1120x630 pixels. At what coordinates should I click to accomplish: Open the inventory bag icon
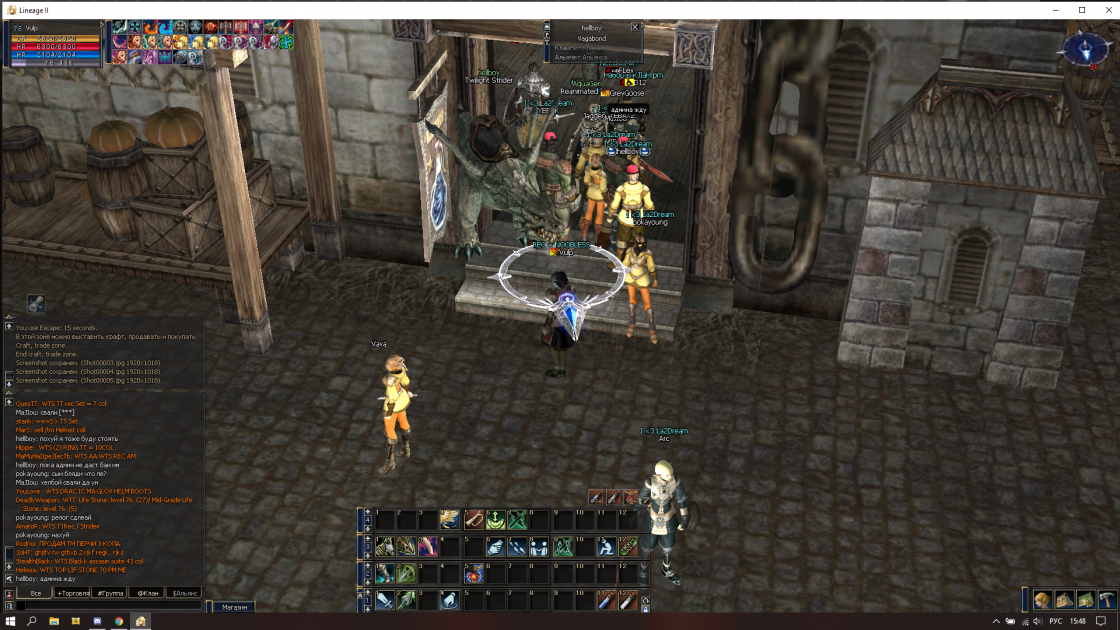tap(1065, 599)
